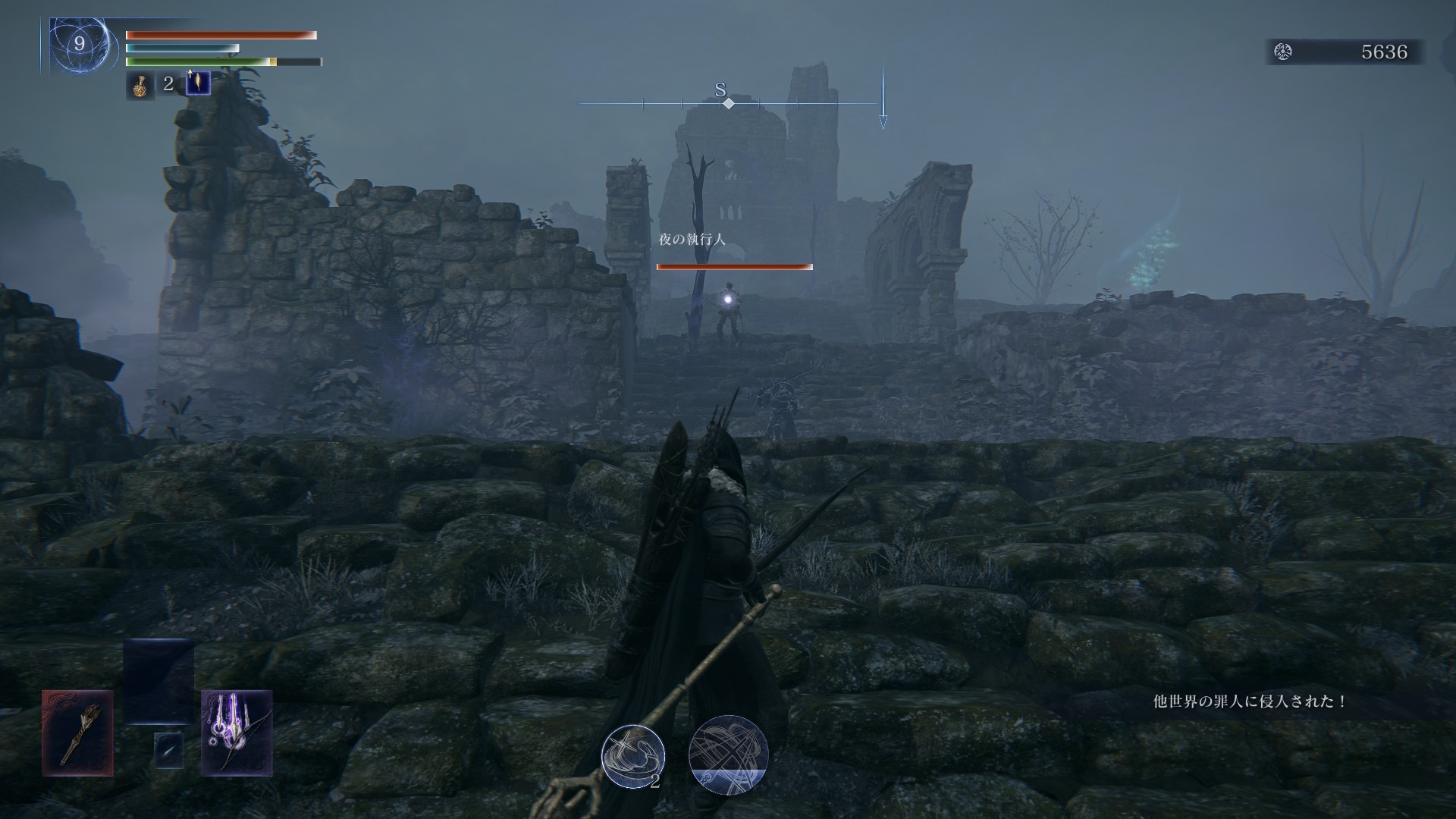Screen dimensions: 1456x819
Task: Choose the glowing purple bow slot
Action: [237, 733]
